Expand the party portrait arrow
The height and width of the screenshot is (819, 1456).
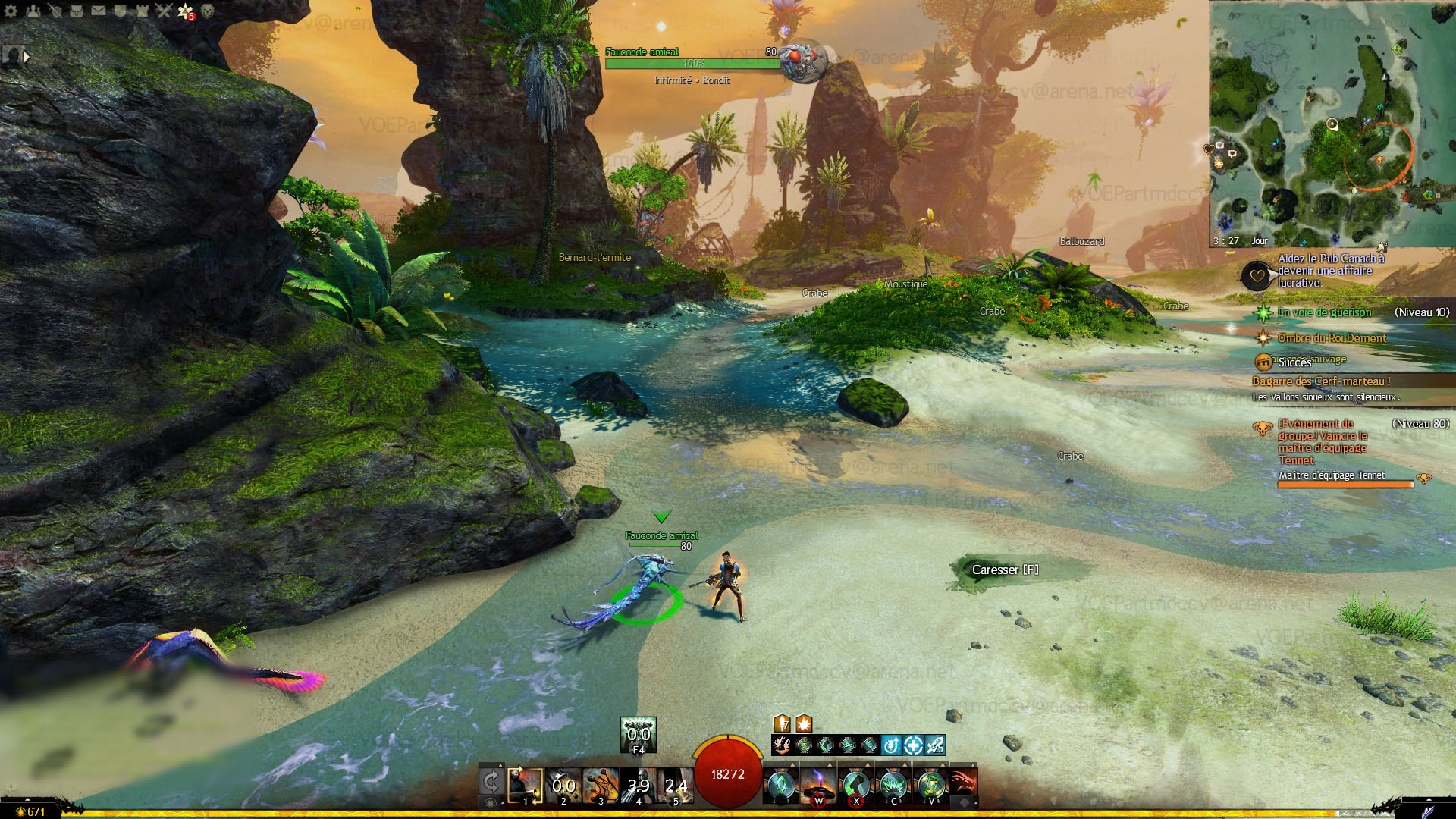[x=27, y=56]
